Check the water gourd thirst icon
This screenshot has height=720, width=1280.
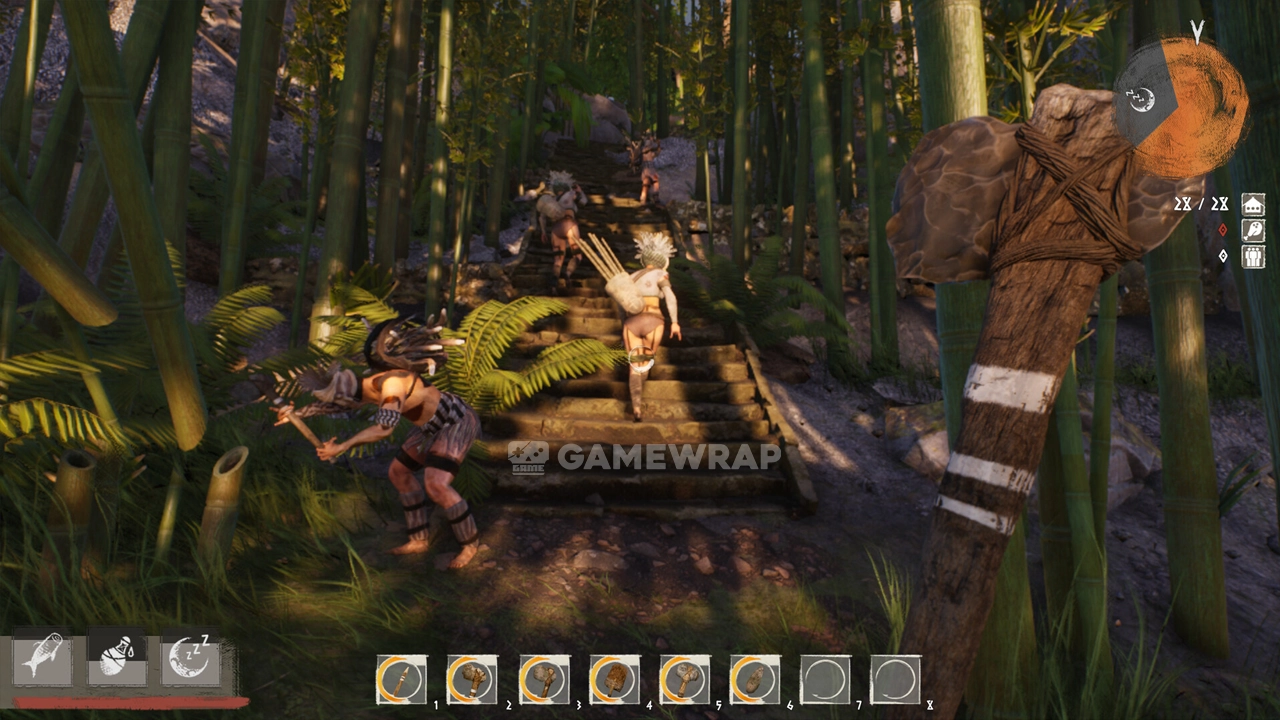(117, 656)
